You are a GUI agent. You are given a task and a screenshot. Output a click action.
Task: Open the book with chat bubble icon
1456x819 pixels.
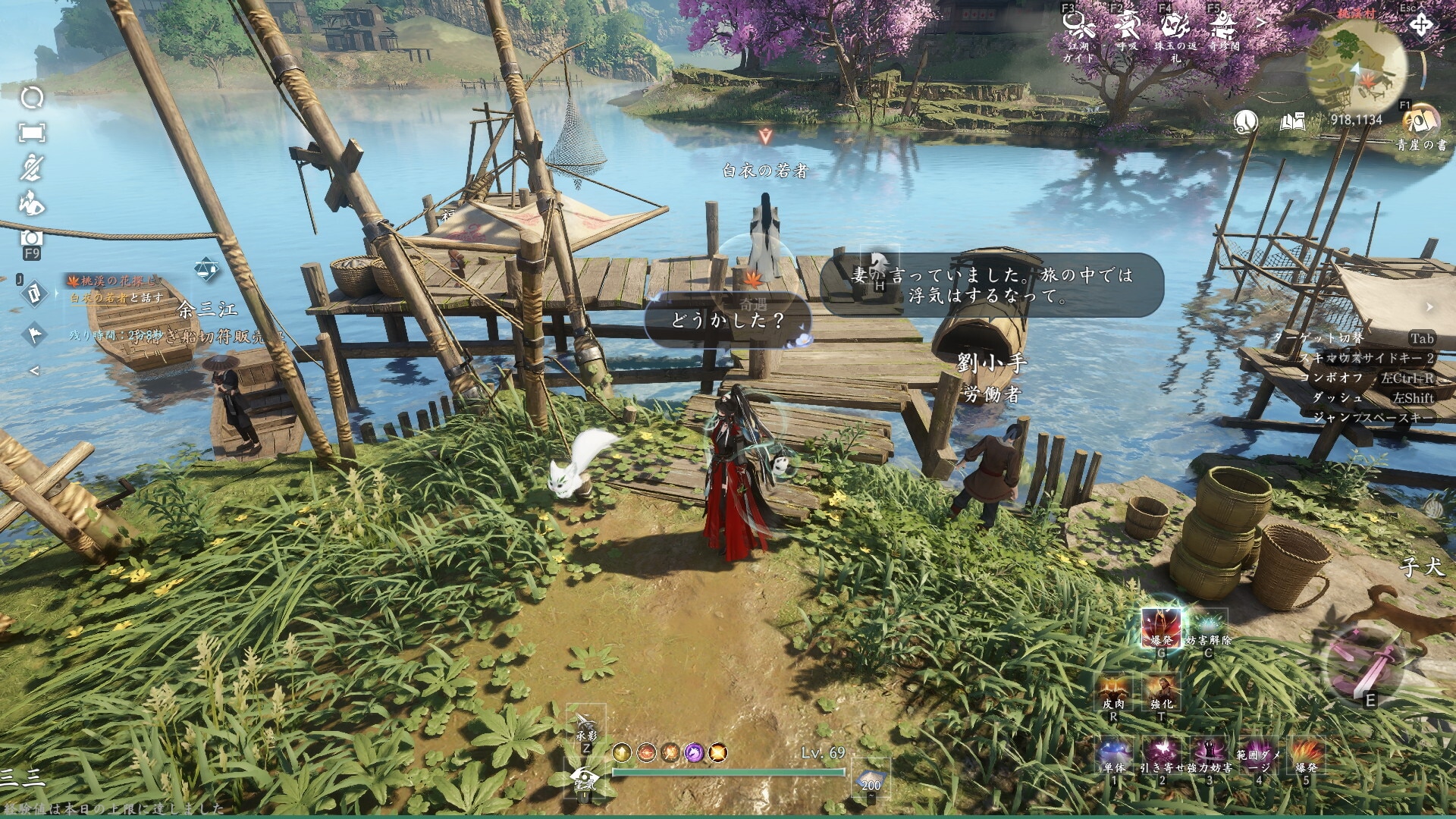1293,121
